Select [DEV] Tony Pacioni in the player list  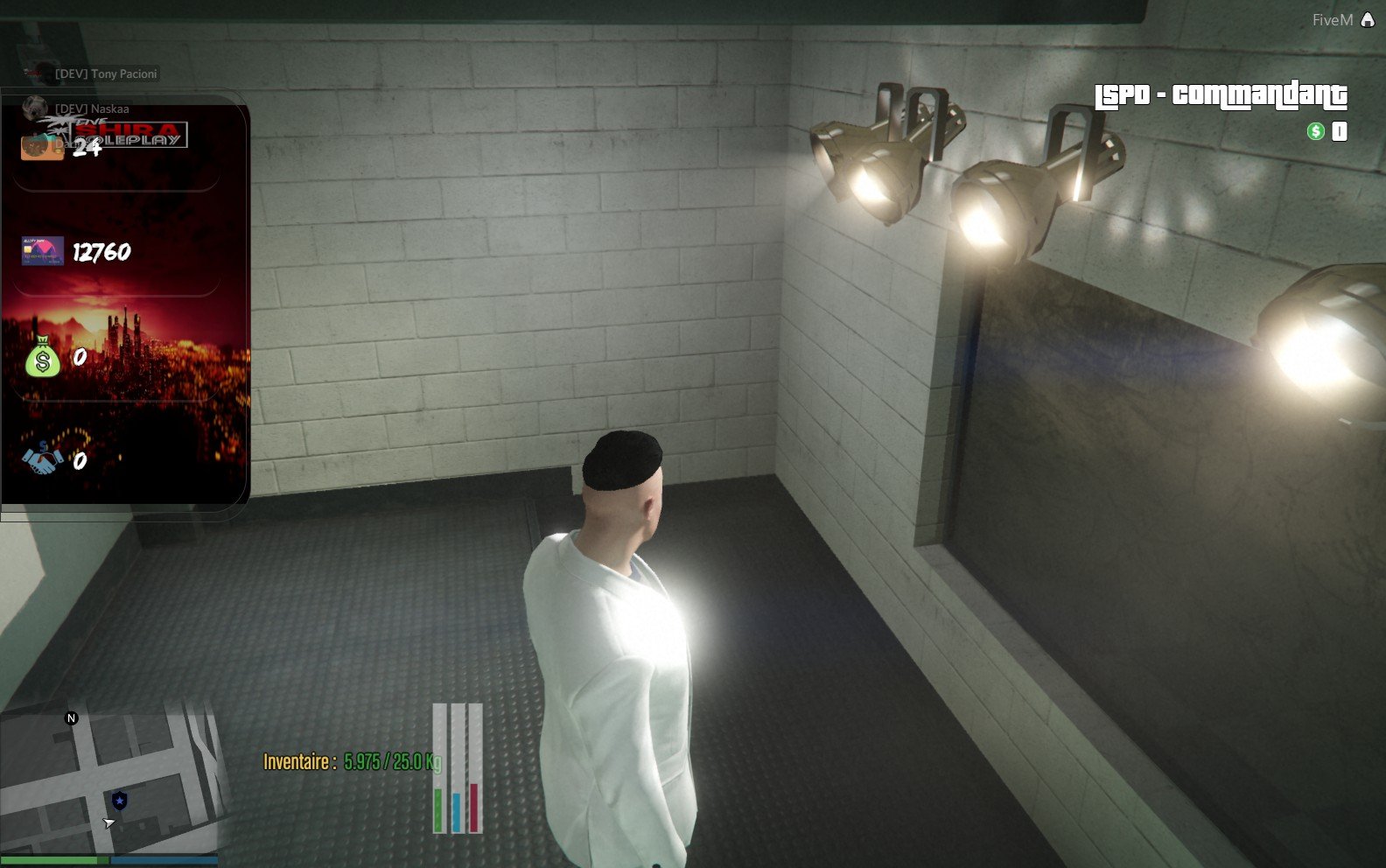(x=106, y=73)
